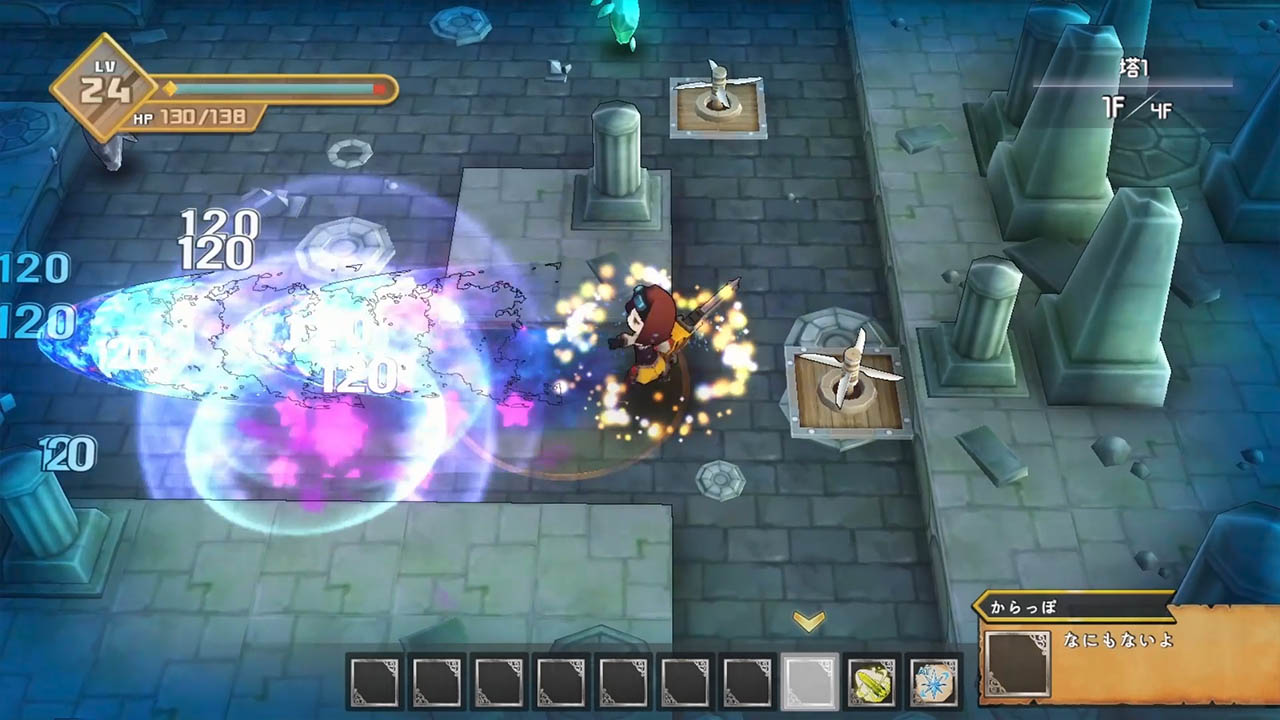
Task: Click the green HP progress bar
Action: (270, 89)
